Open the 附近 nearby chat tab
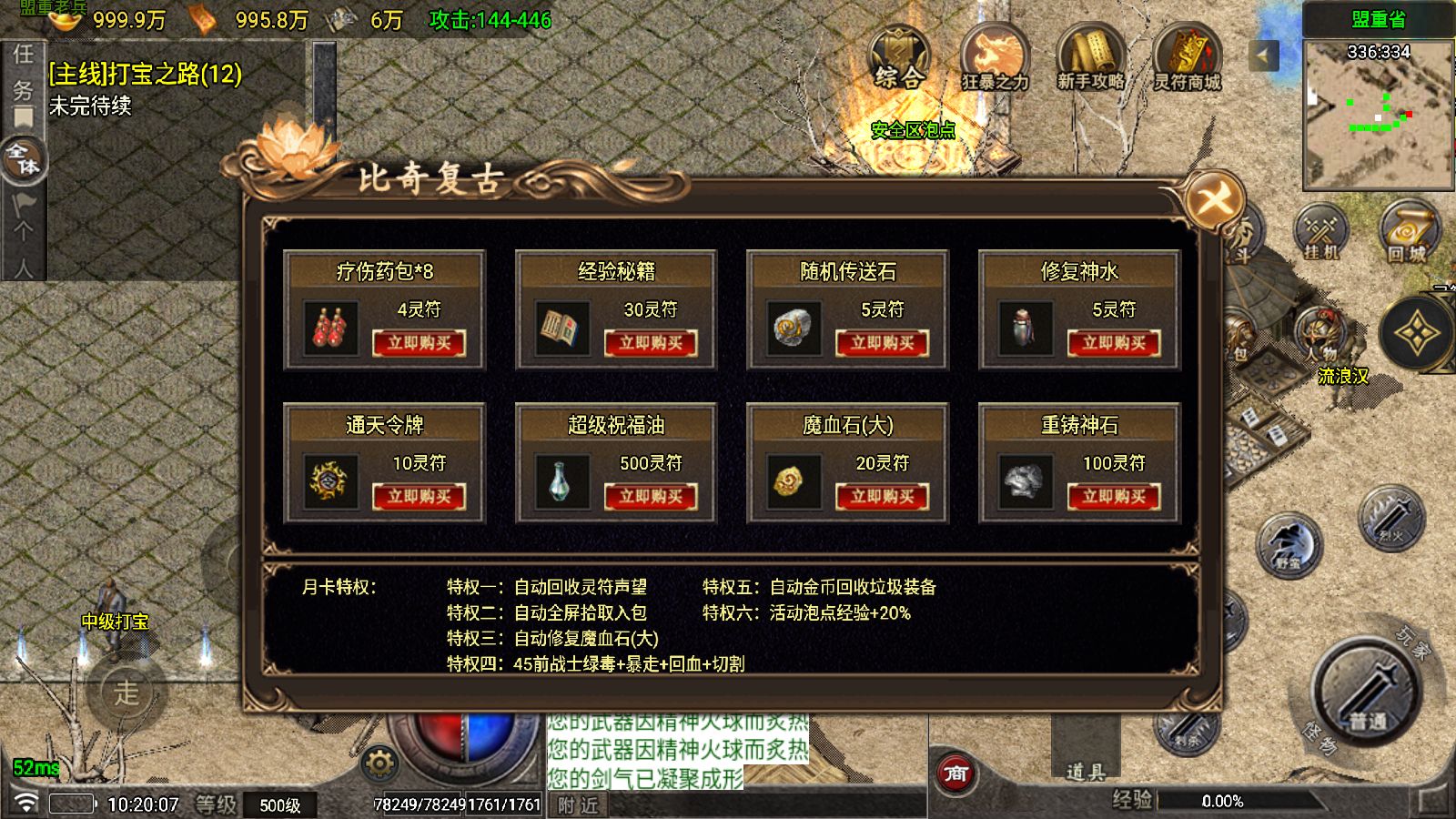 [579, 805]
